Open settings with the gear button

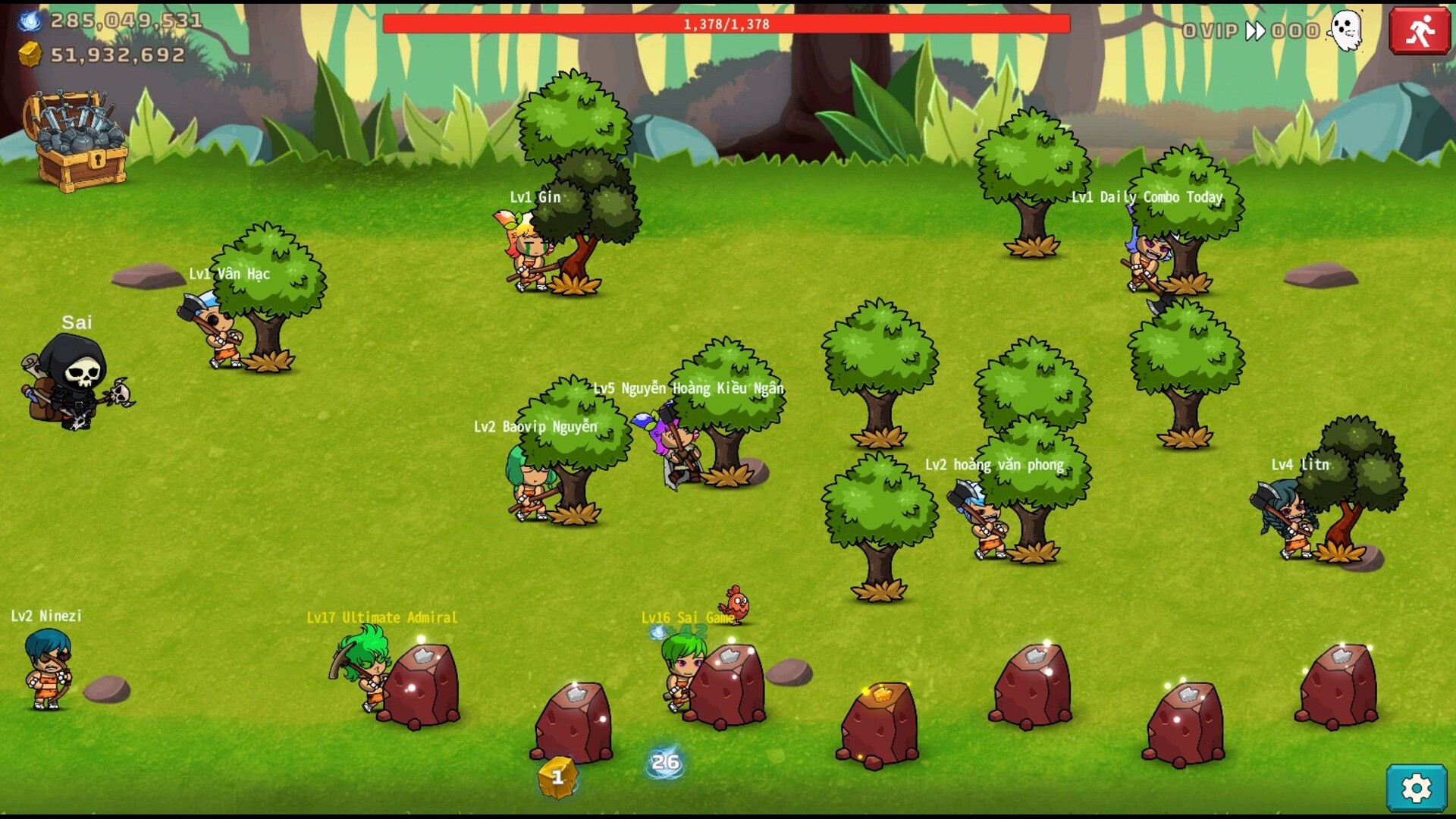(x=1416, y=789)
